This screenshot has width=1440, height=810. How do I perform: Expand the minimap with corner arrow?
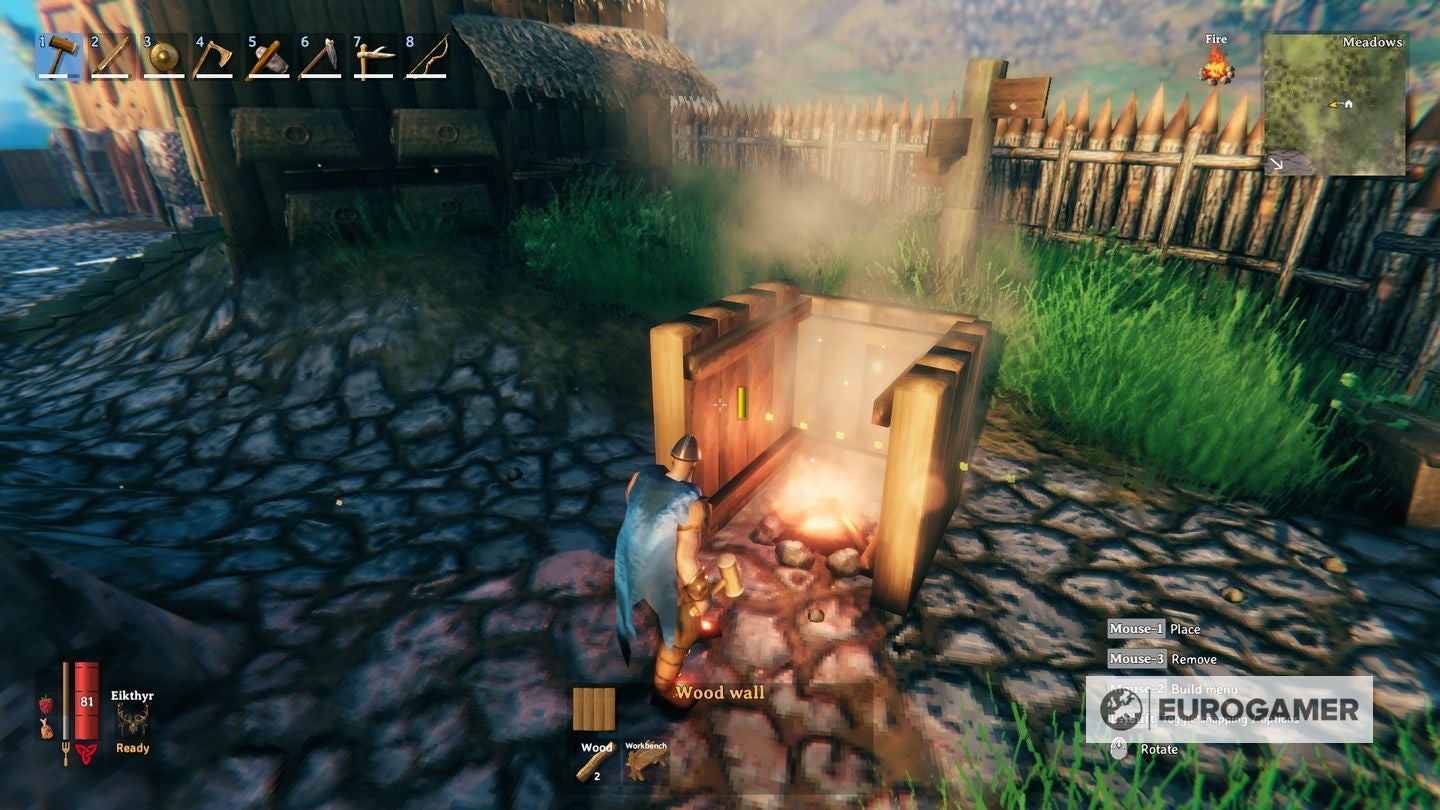pyautogui.click(x=1275, y=161)
